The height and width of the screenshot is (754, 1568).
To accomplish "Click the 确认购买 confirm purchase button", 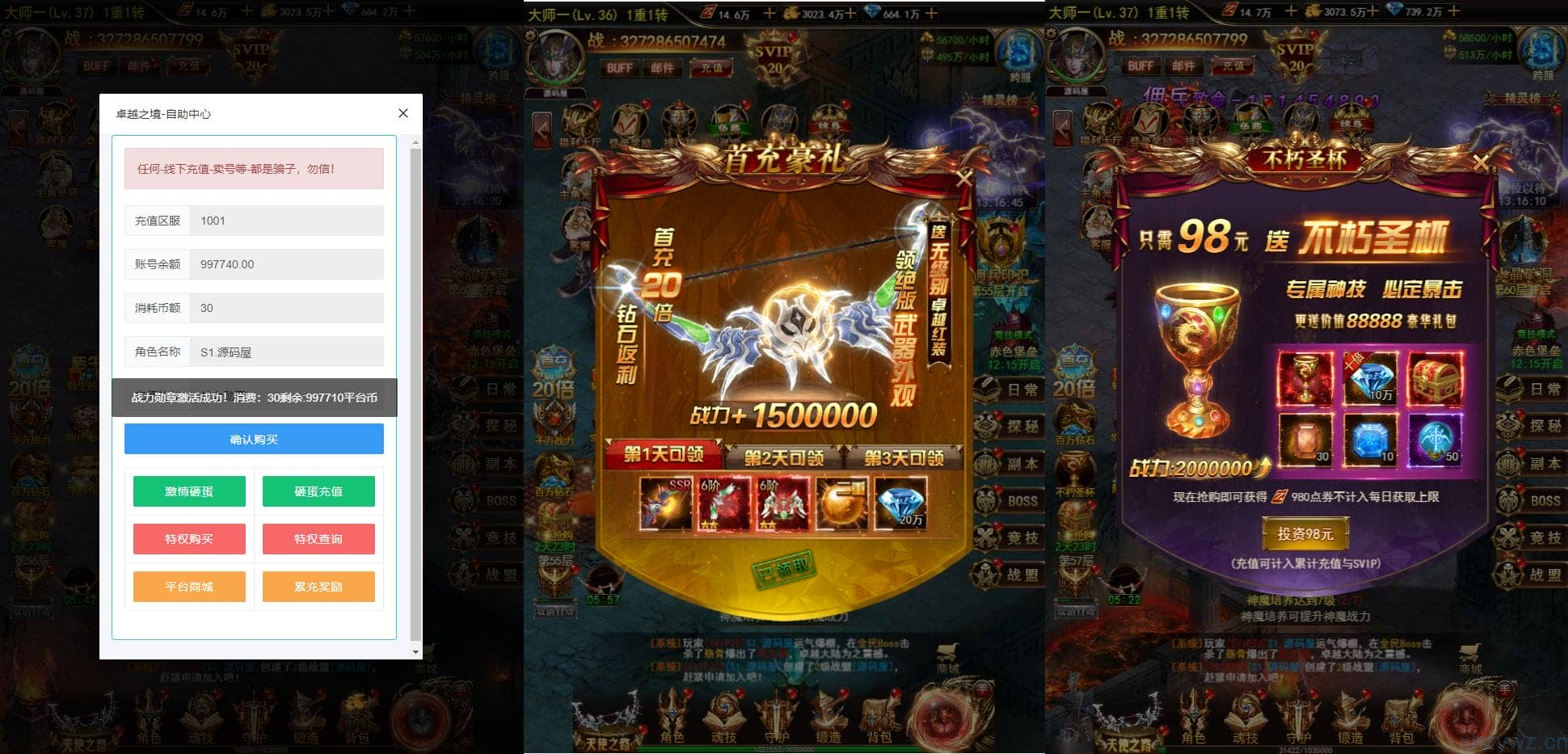I will [255, 439].
